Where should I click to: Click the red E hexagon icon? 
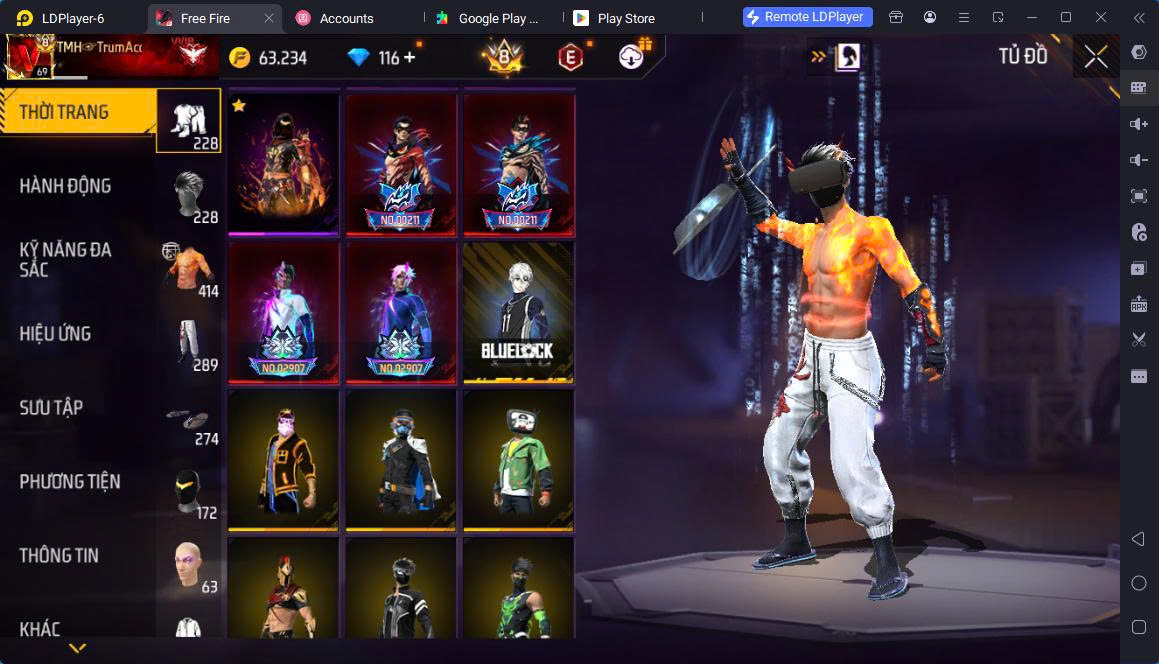570,58
